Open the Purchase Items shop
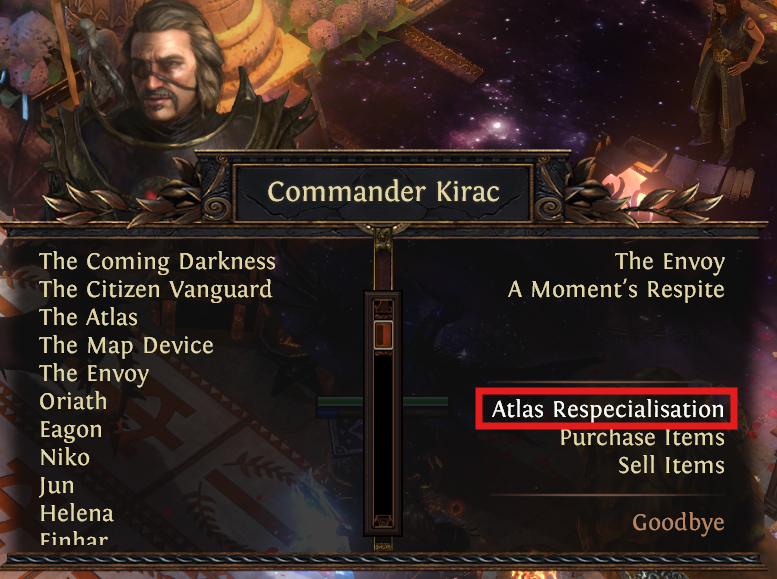 coord(641,438)
